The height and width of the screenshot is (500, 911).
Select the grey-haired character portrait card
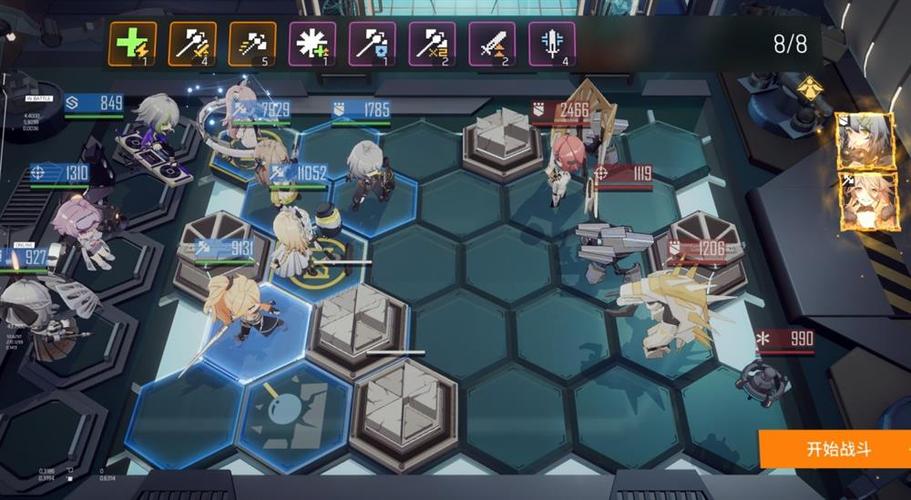[863, 140]
